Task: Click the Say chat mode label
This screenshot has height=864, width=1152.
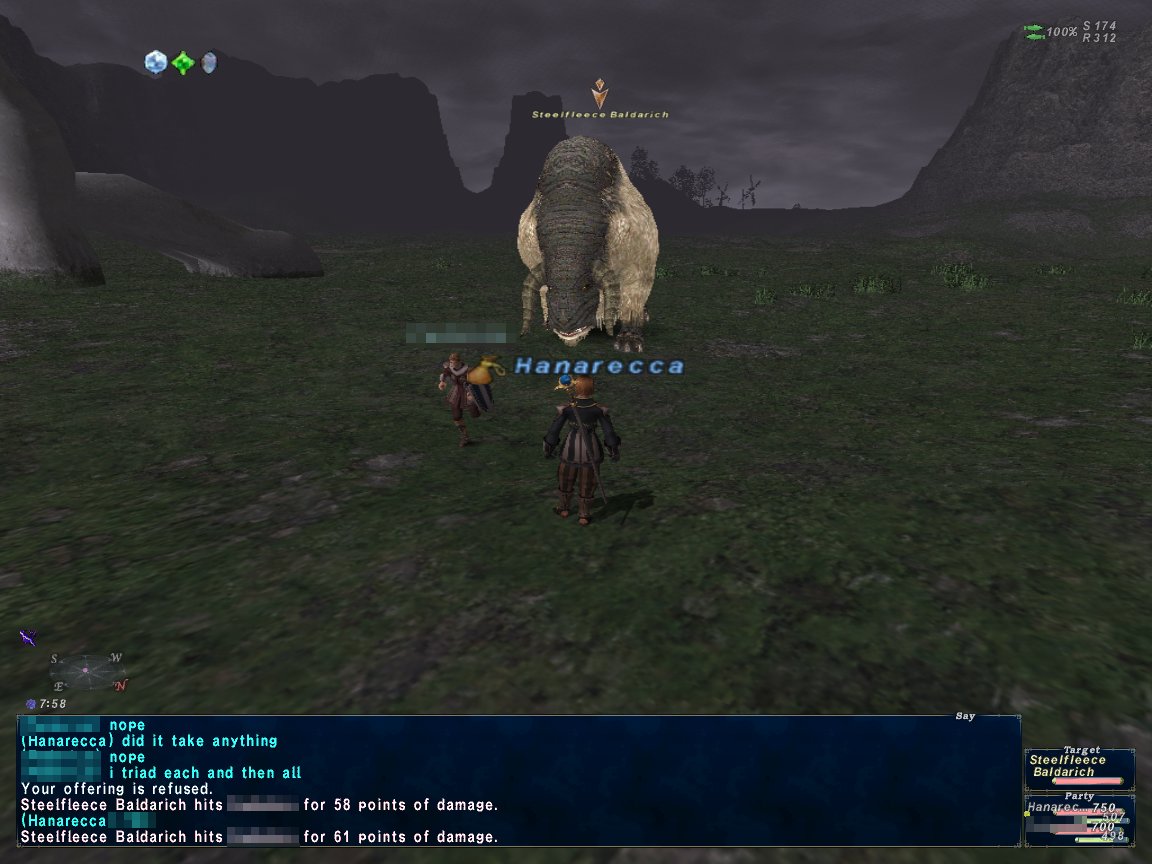Action: click(964, 716)
